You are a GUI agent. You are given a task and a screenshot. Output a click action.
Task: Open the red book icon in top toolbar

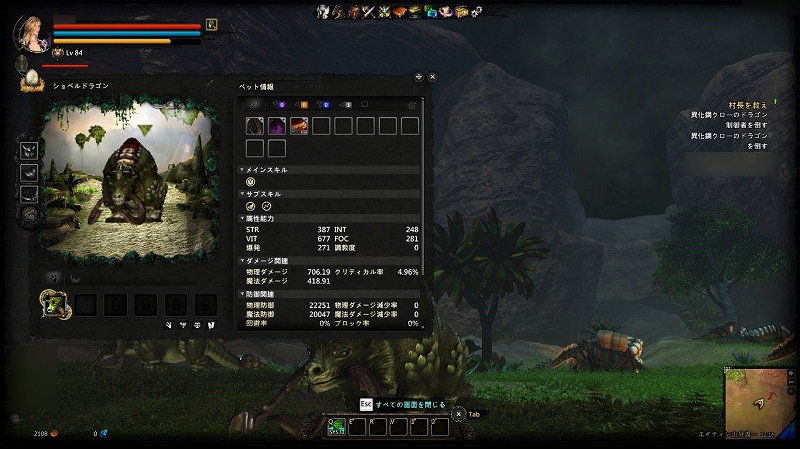[x=399, y=11]
